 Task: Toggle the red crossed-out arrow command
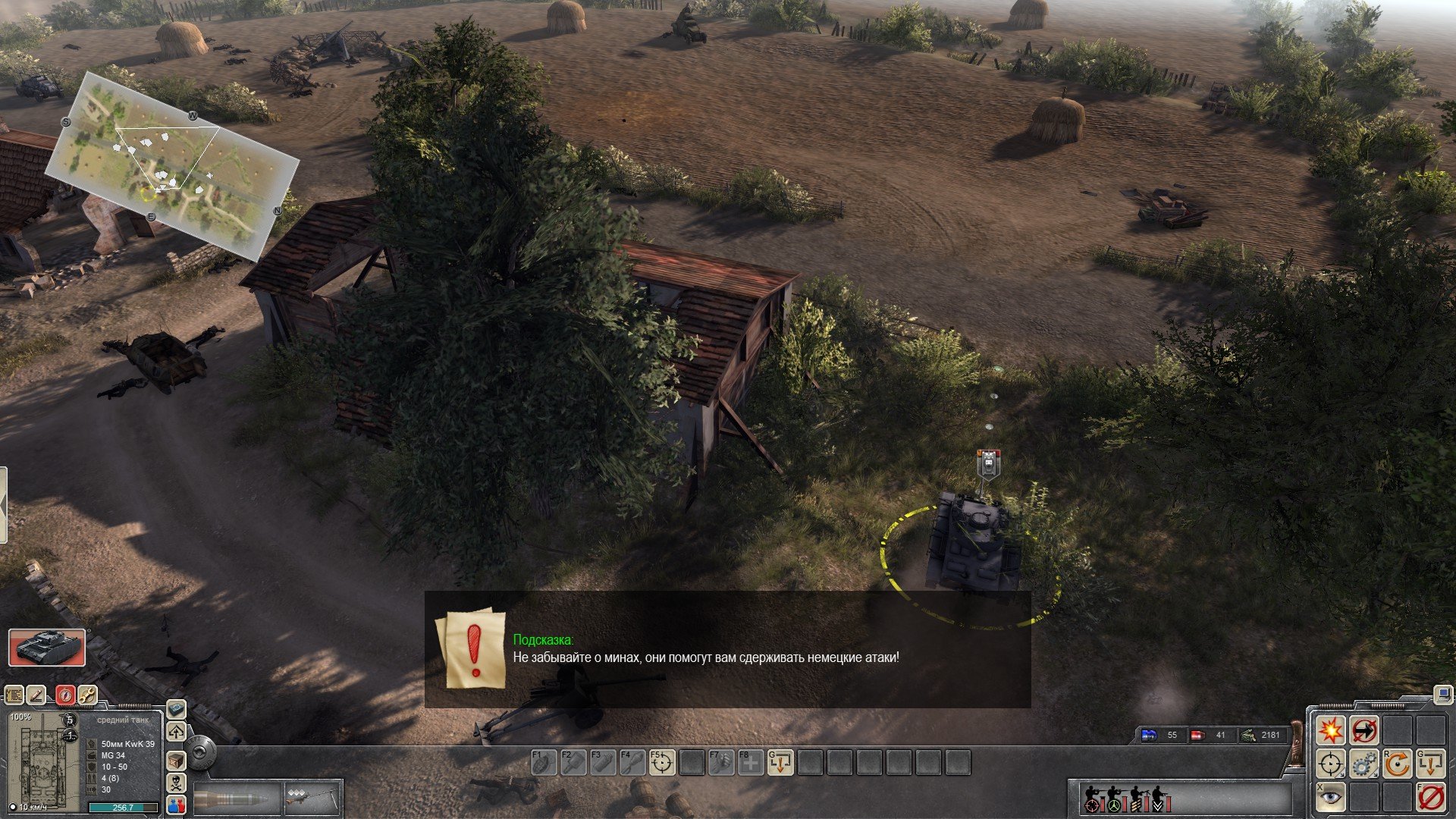[x=1363, y=730]
